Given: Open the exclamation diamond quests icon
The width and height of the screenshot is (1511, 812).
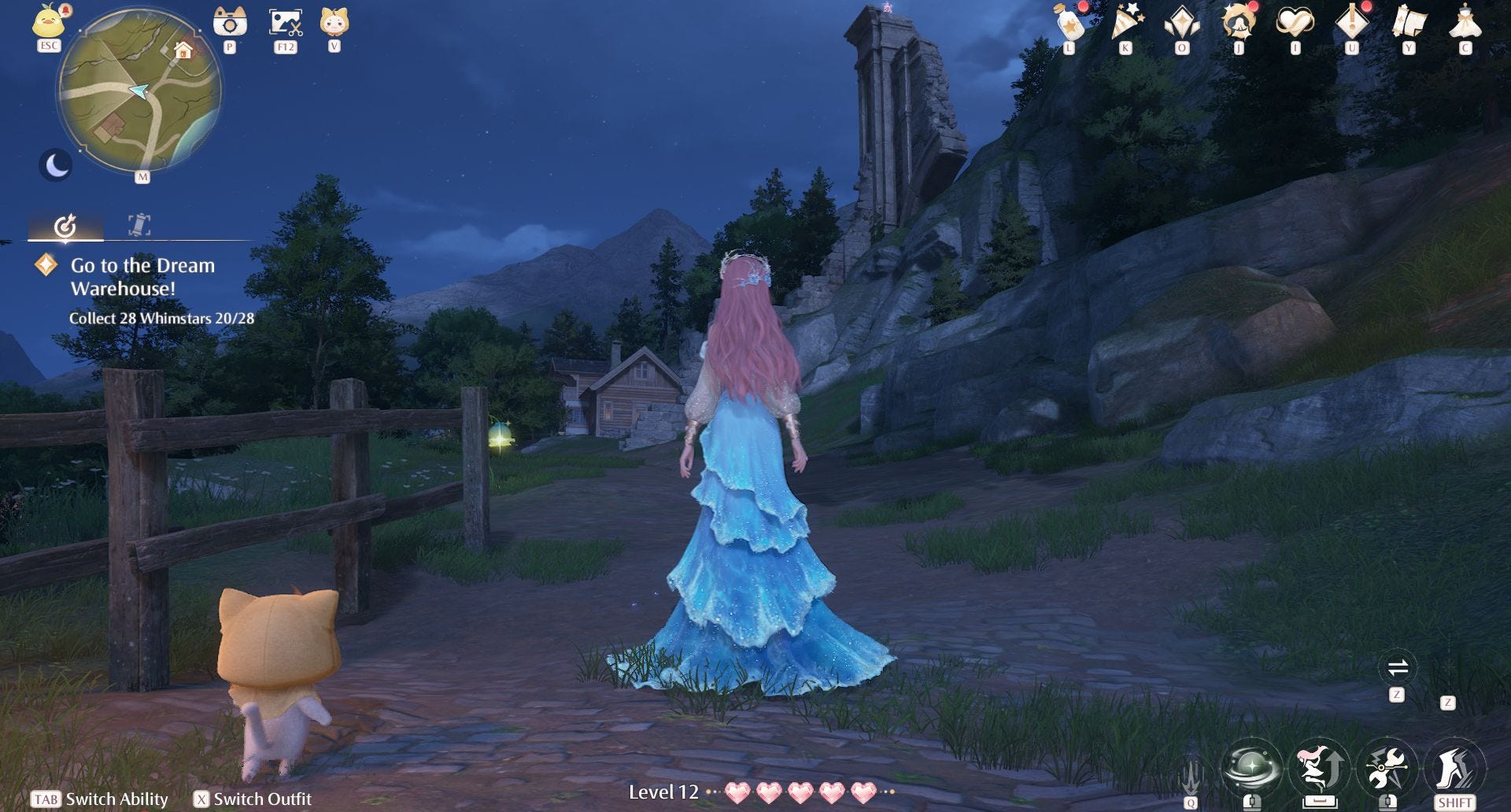Looking at the screenshot, I should coord(1352,22).
